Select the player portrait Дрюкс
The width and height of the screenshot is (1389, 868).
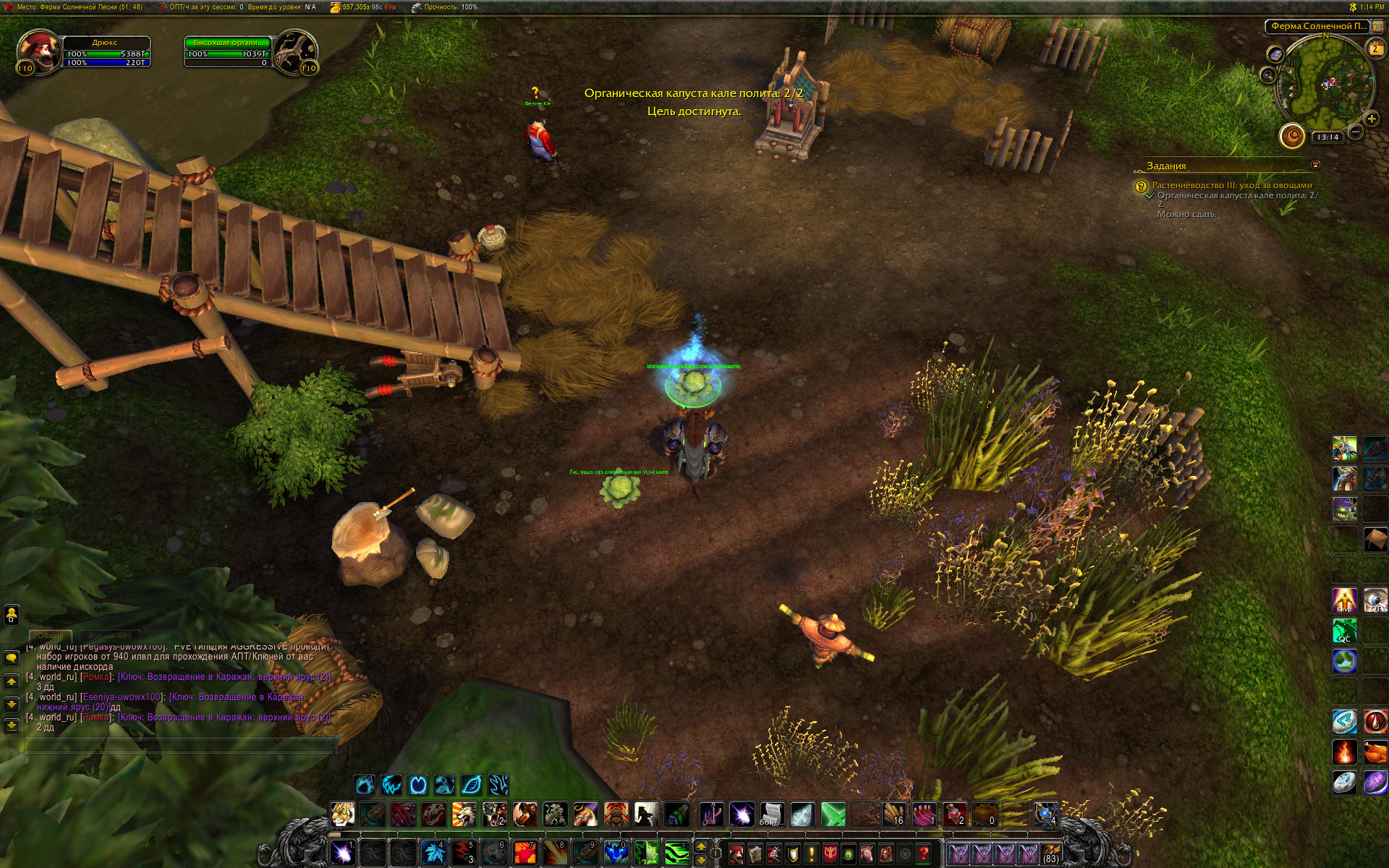pos(38,51)
